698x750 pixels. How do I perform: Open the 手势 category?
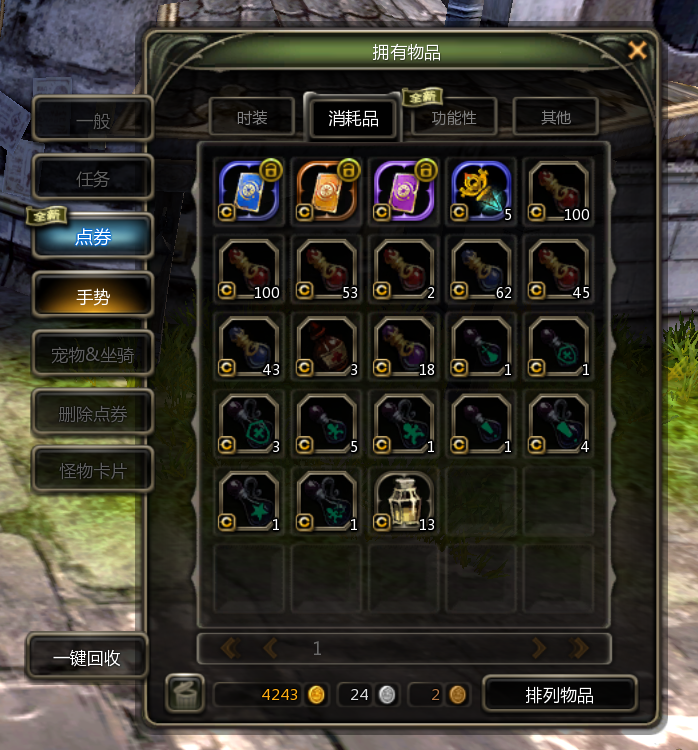click(x=93, y=295)
